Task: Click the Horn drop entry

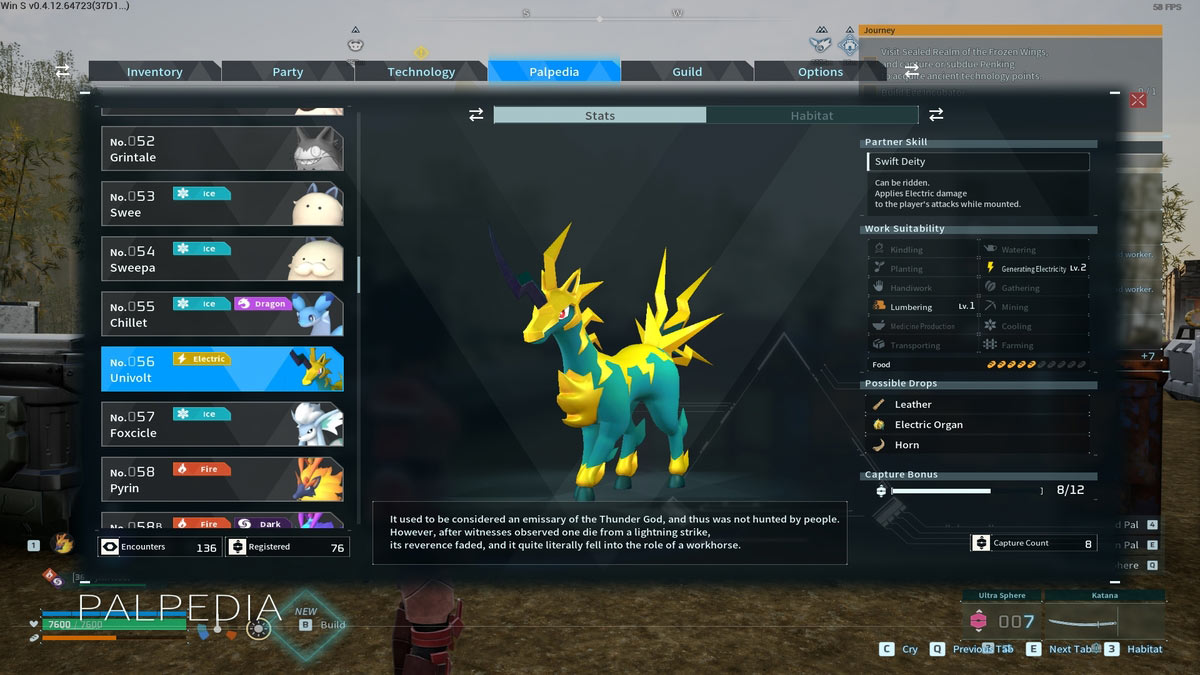Action: [x=977, y=445]
